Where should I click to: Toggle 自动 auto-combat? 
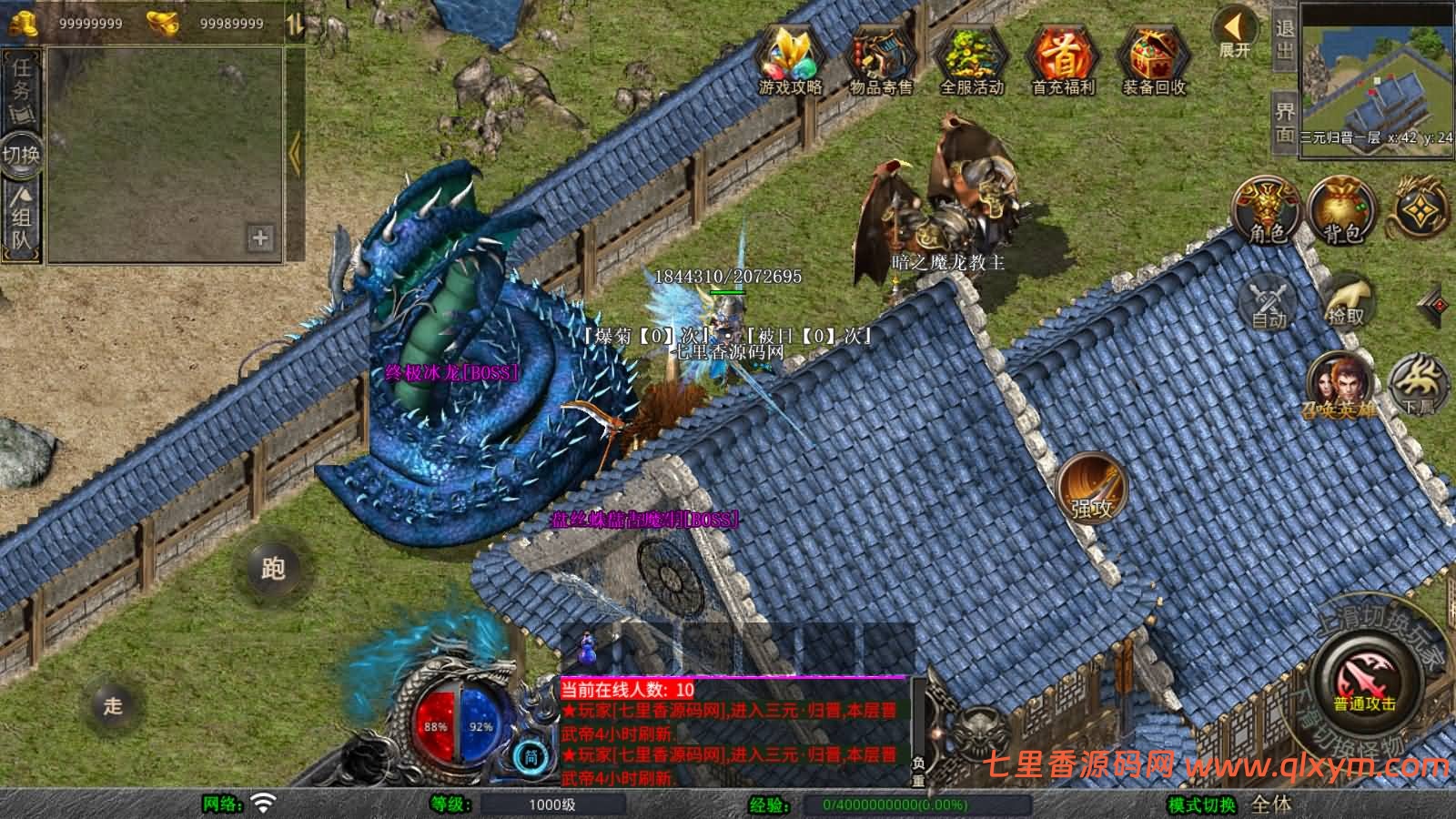(1268, 302)
